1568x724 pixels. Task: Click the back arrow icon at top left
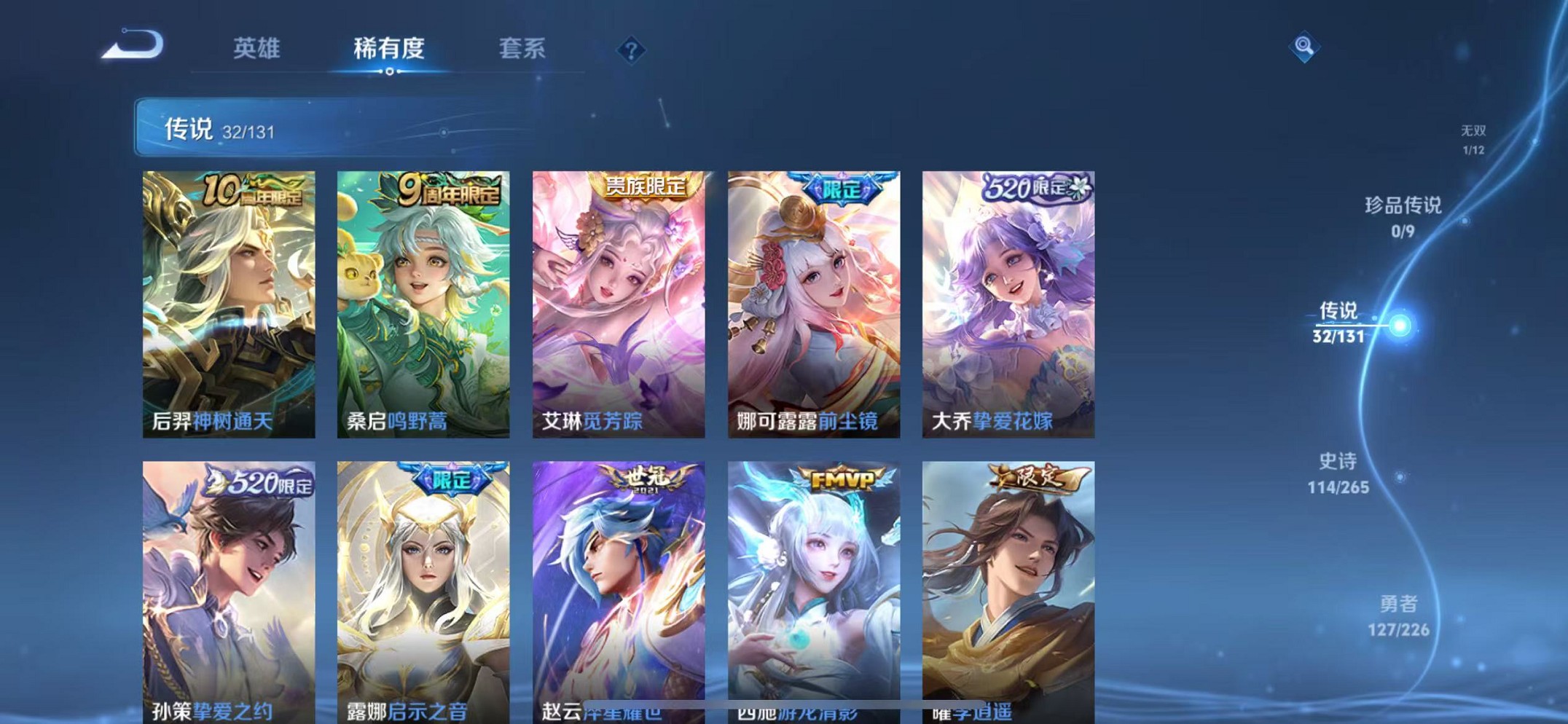pos(133,45)
